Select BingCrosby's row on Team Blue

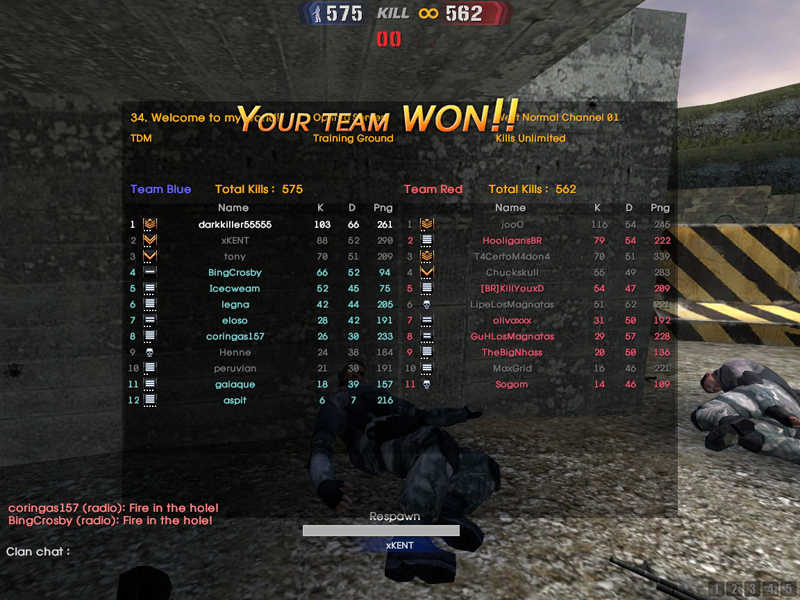[x=234, y=272]
